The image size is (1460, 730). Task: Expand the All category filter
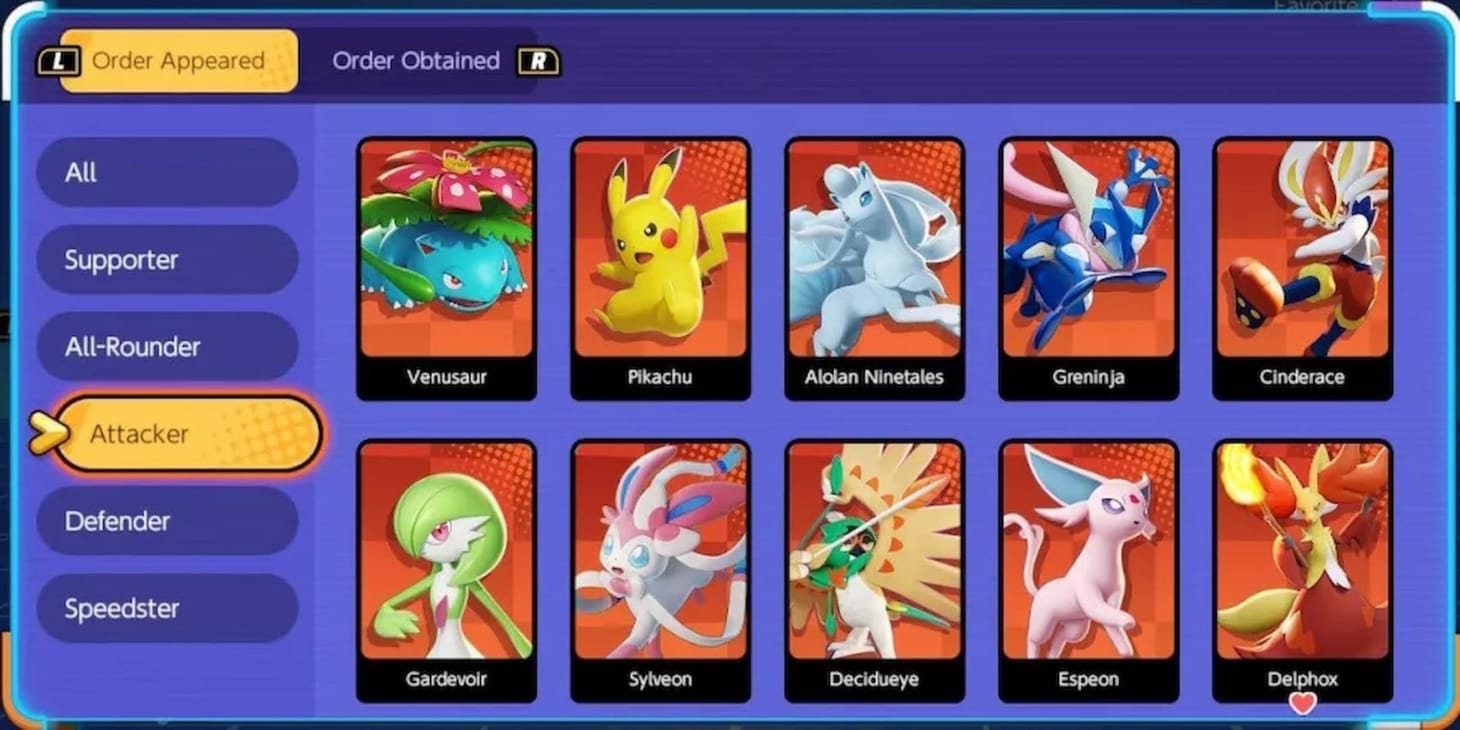pyautogui.click(x=167, y=172)
